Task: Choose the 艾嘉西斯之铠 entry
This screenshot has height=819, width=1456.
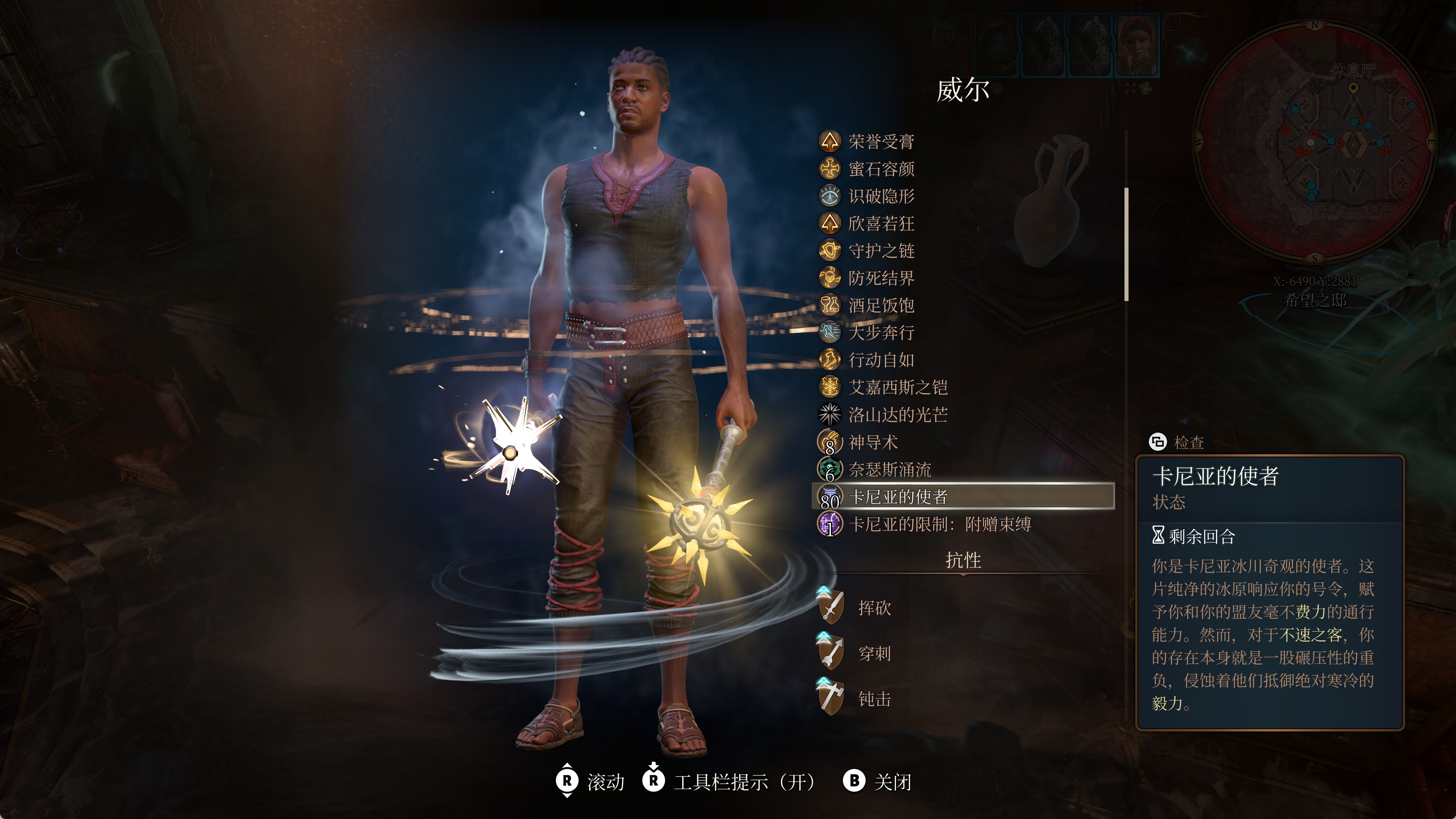Action: (897, 387)
